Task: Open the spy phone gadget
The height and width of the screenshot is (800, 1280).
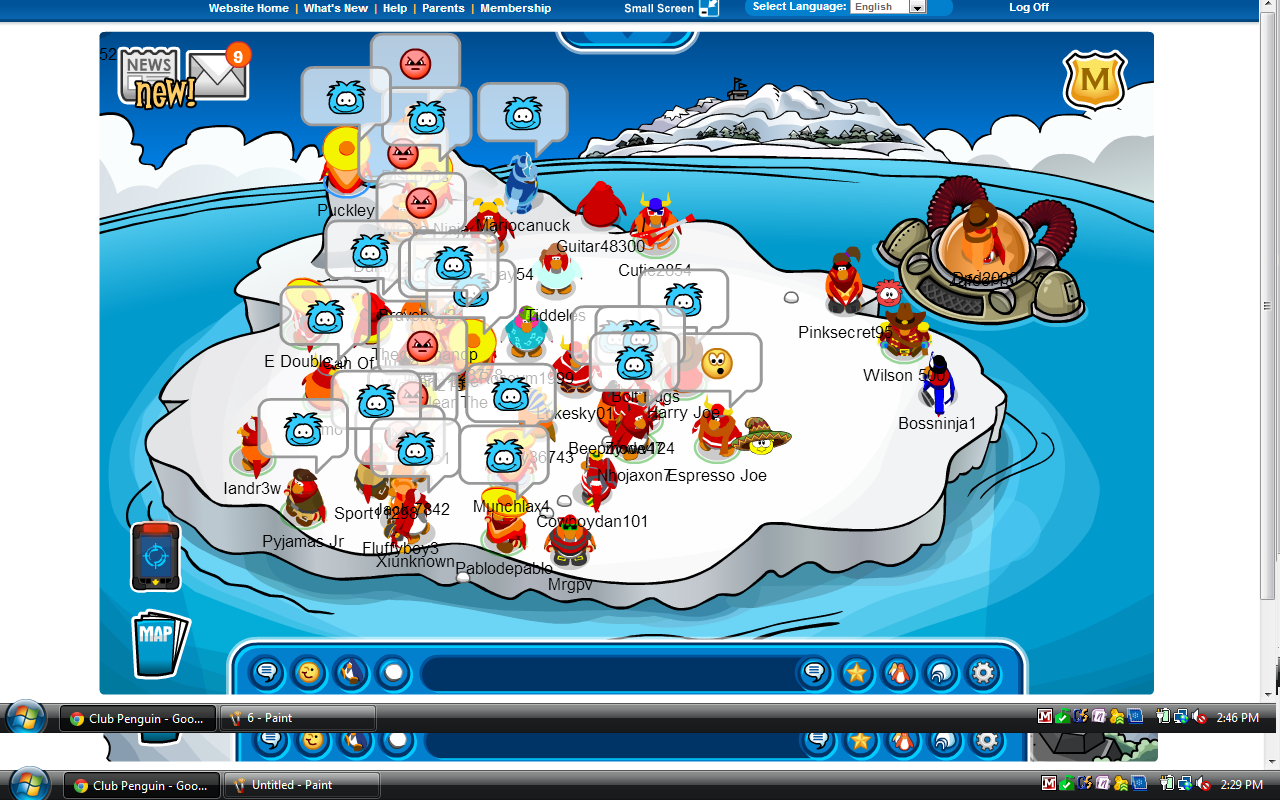Action: pos(155,556)
